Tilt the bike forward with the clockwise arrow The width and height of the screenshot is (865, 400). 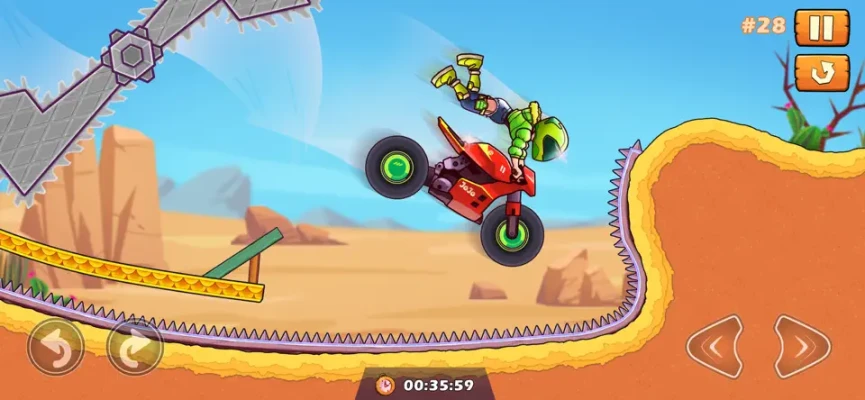[x=134, y=347]
